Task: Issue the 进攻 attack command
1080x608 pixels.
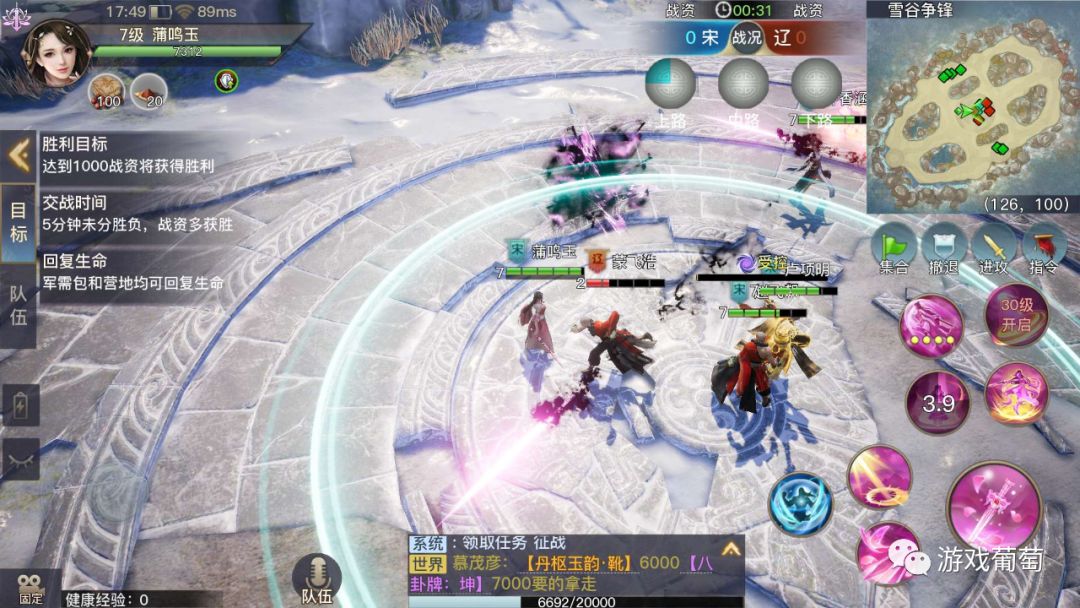Action: (x=994, y=246)
